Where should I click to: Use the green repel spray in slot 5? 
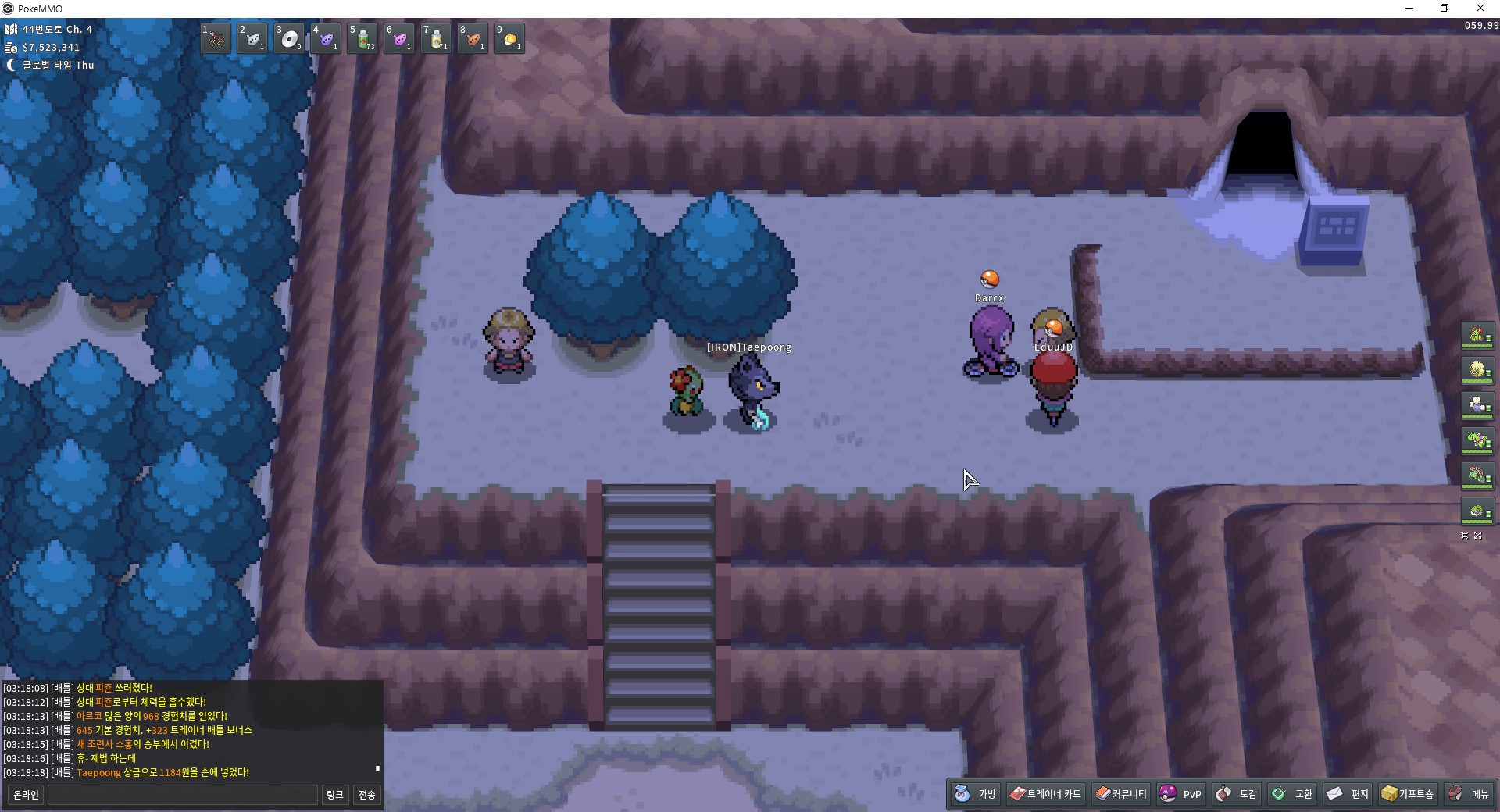362,38
